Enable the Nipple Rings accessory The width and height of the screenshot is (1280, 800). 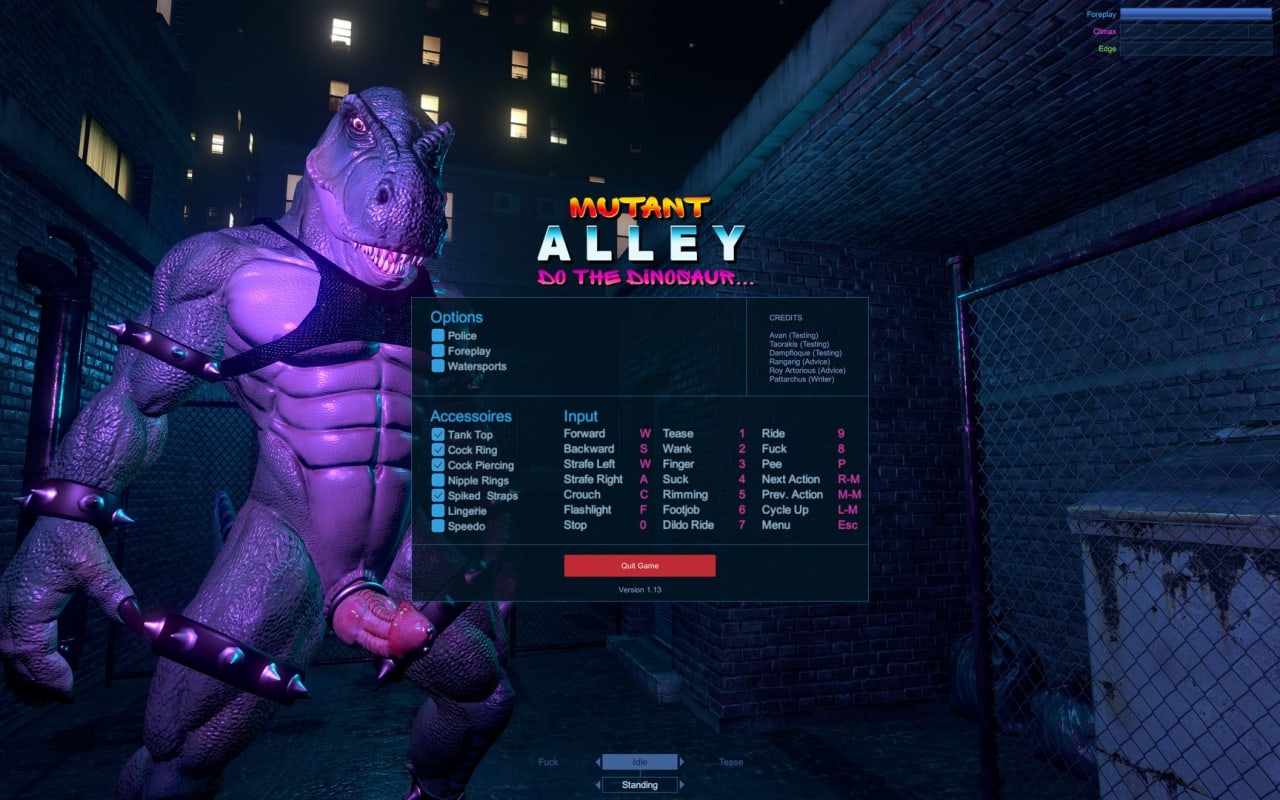click(x=438, y=481)
